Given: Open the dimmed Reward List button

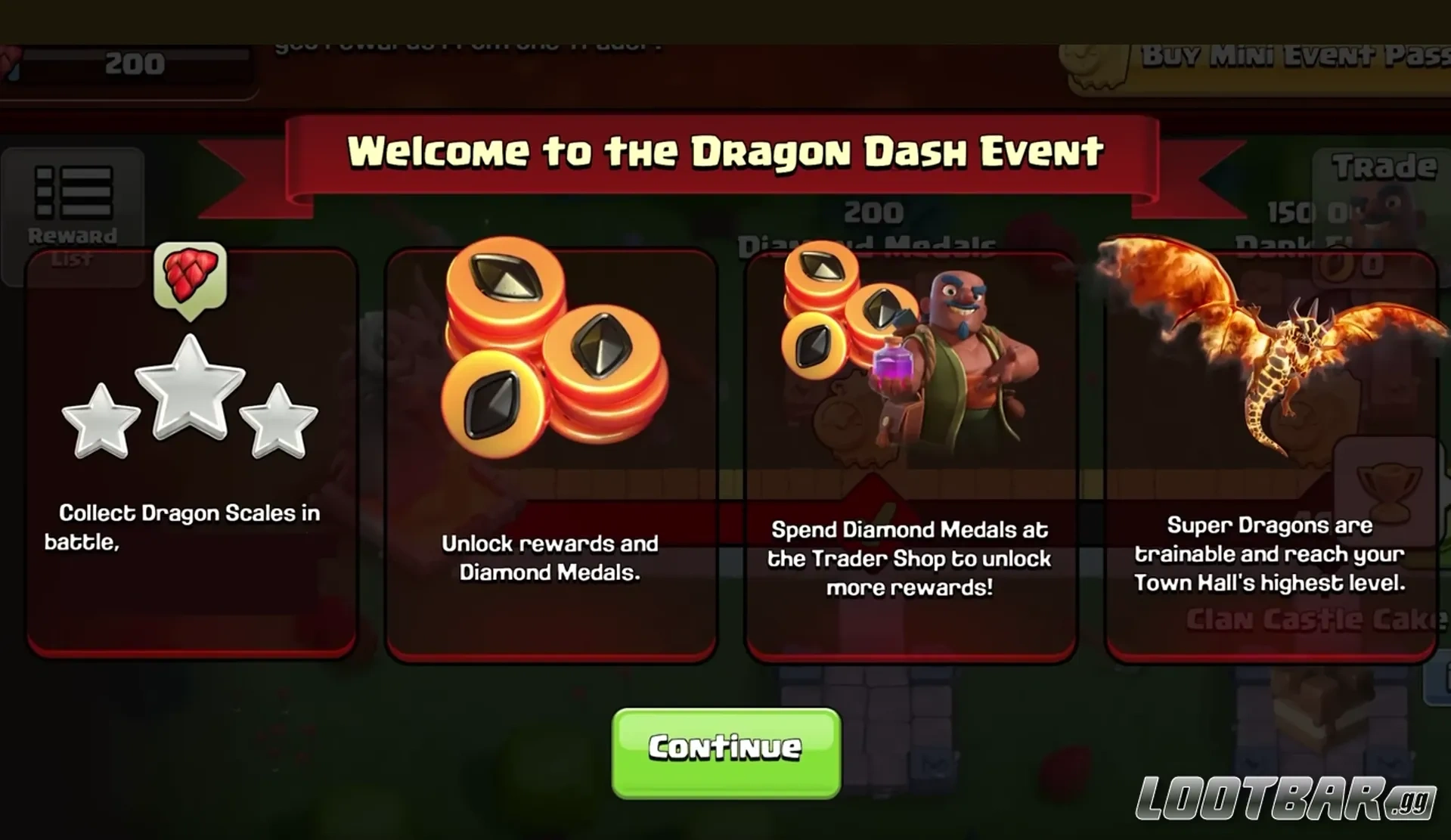Looking at the screenshot, I should click(73, 212).
